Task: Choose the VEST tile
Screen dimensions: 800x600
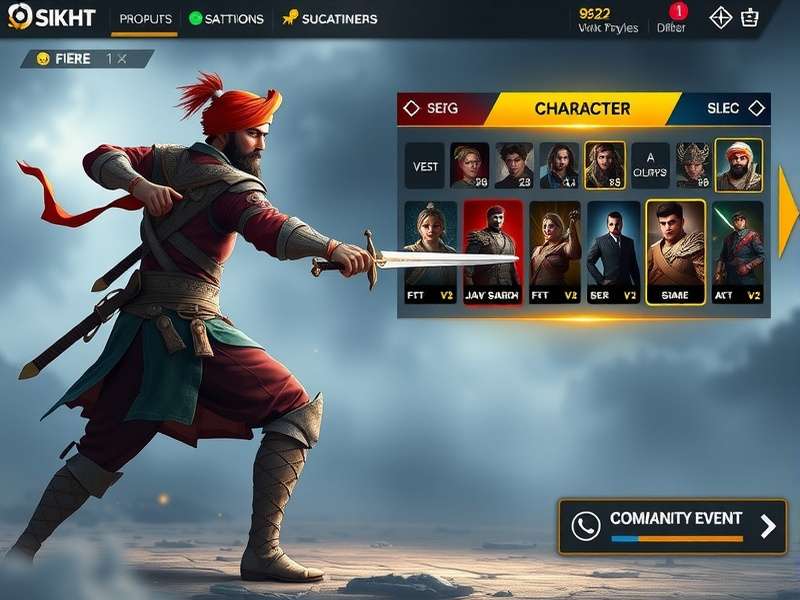Action: click(x=425, y=166)
